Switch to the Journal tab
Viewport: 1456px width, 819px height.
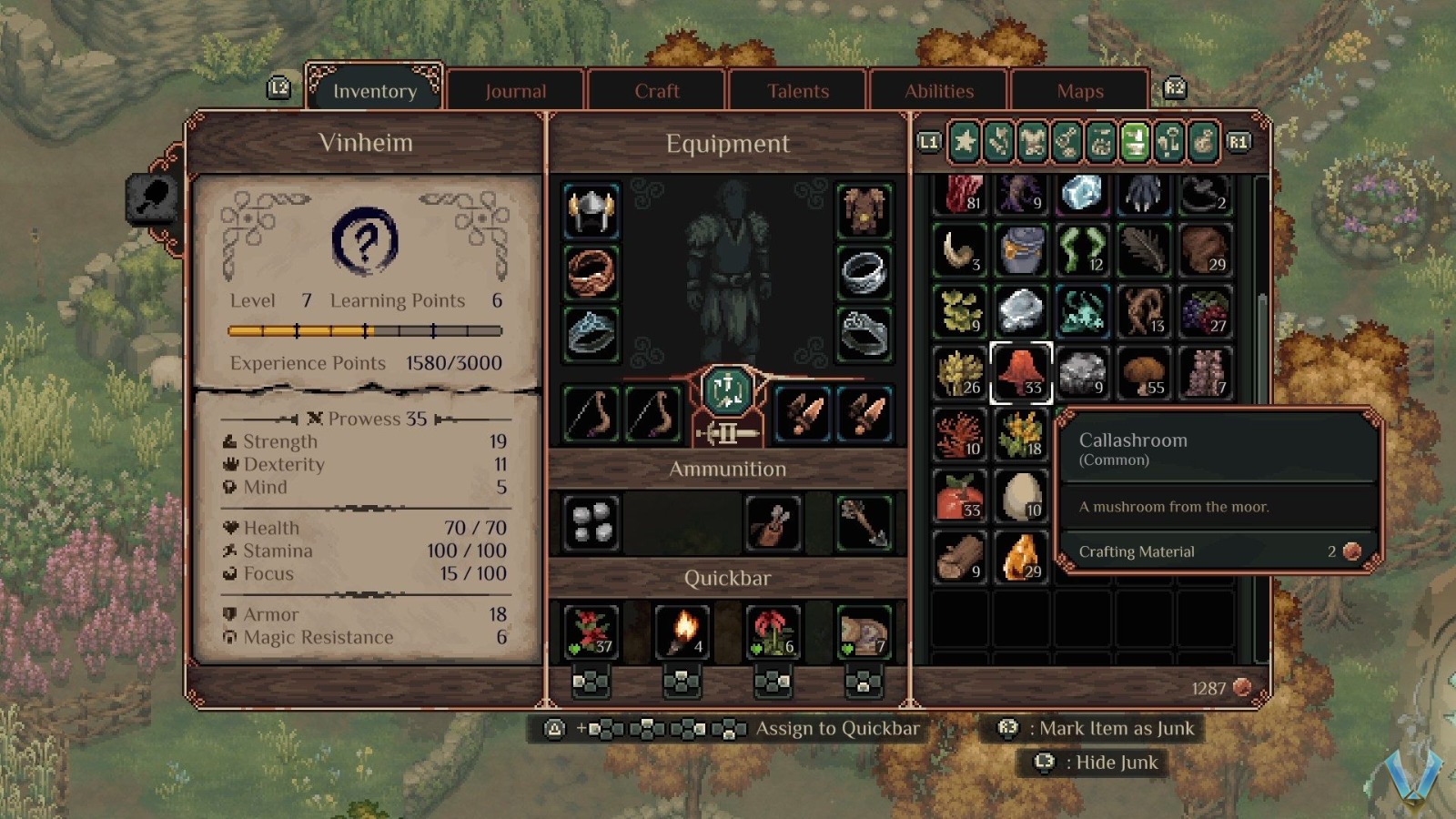tap(516, 90)
